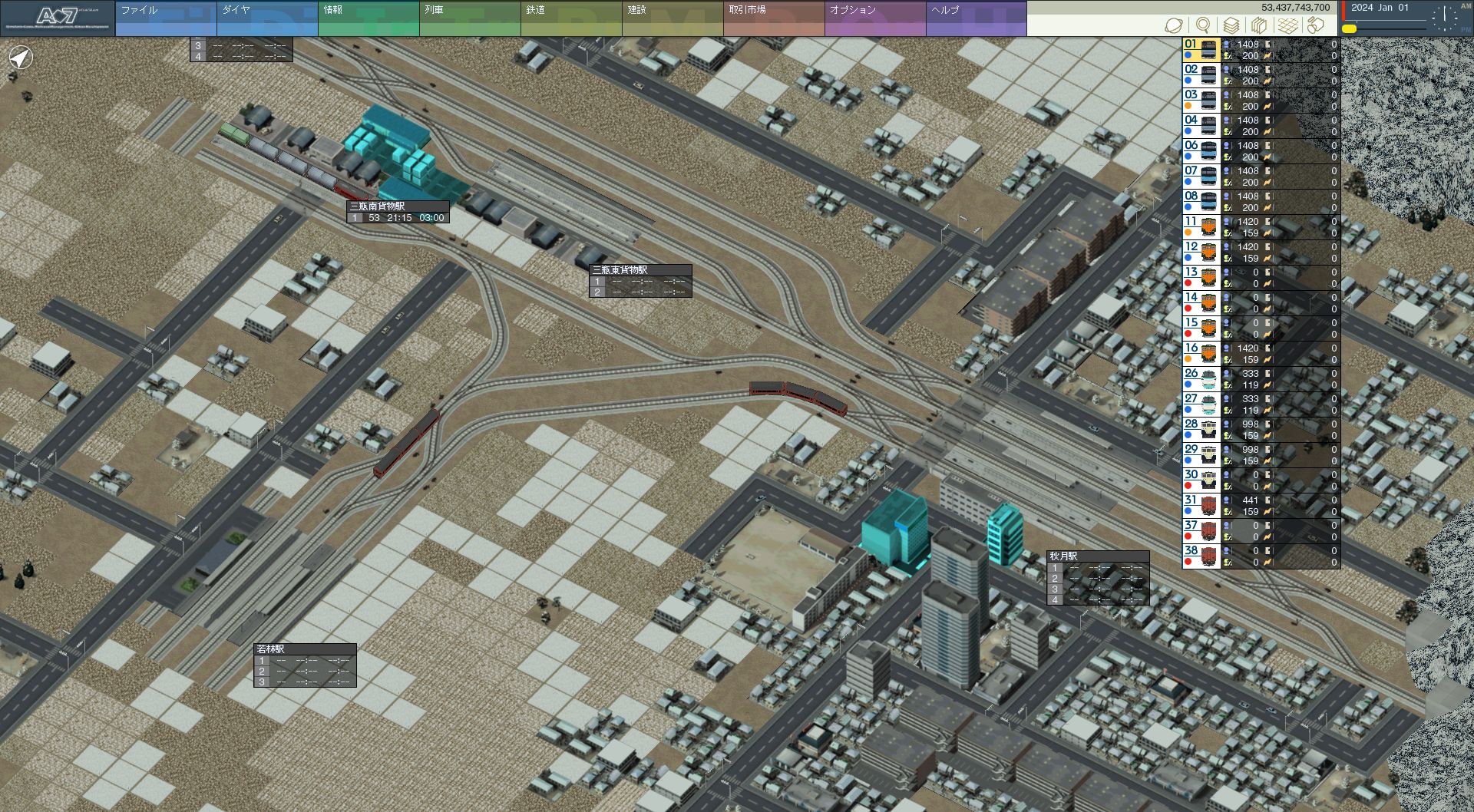Open the ヘルプ (Help) menu
The height and width of the screenshot is (812, 1474).
(x=976, y=18)
